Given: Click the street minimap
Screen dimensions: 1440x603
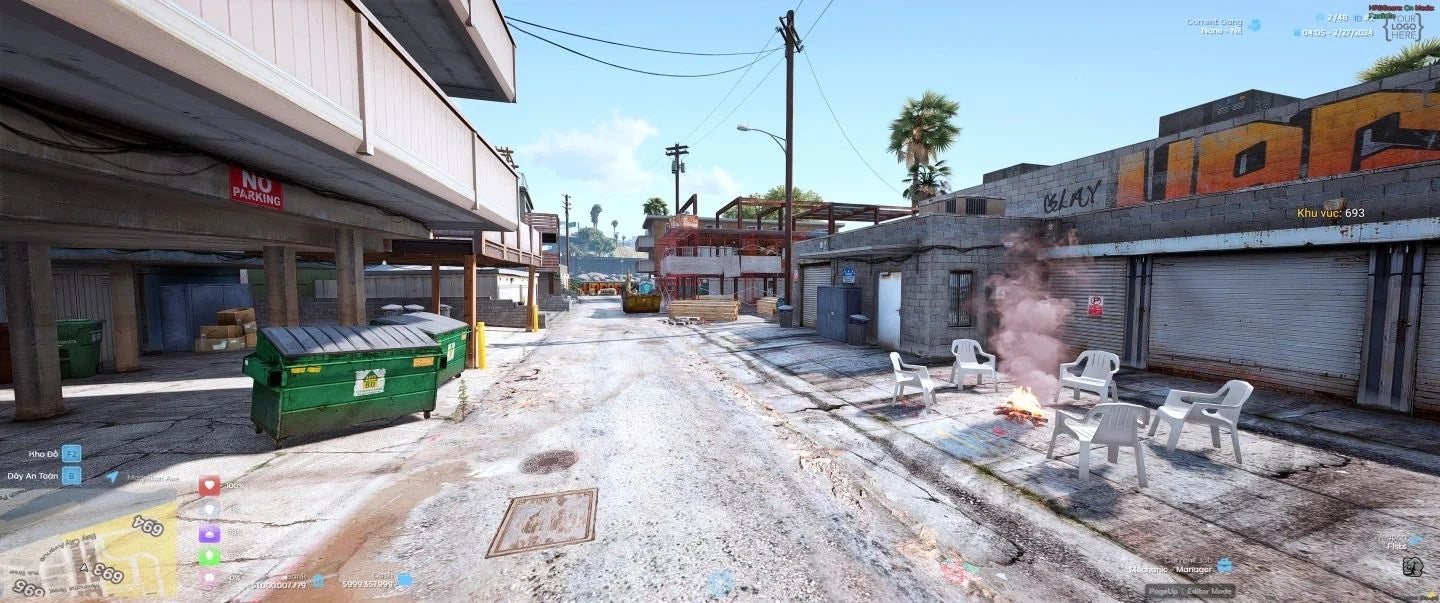Looking at the screenshot, I should (88, 545).
